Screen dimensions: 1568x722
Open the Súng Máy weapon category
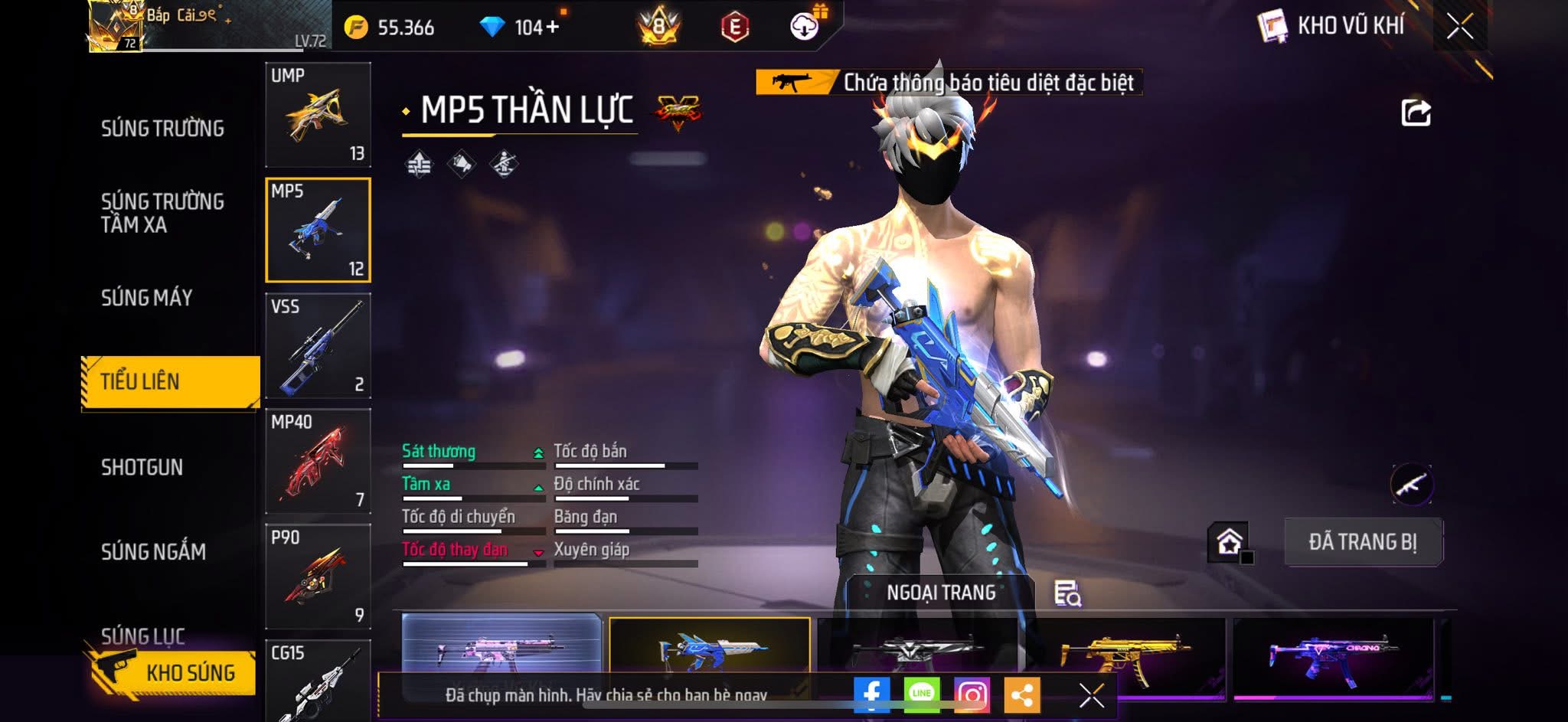(x=147, y=298)
